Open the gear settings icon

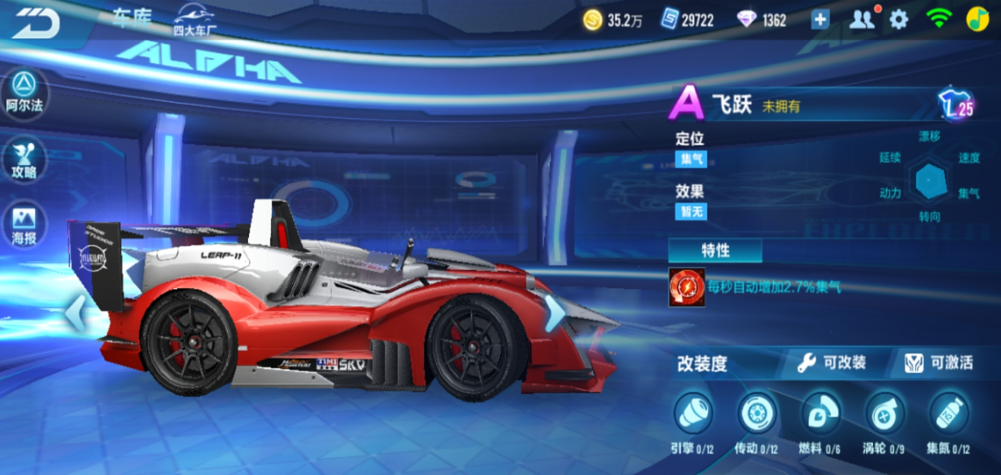pyautogui.click(x=899, y=19)
